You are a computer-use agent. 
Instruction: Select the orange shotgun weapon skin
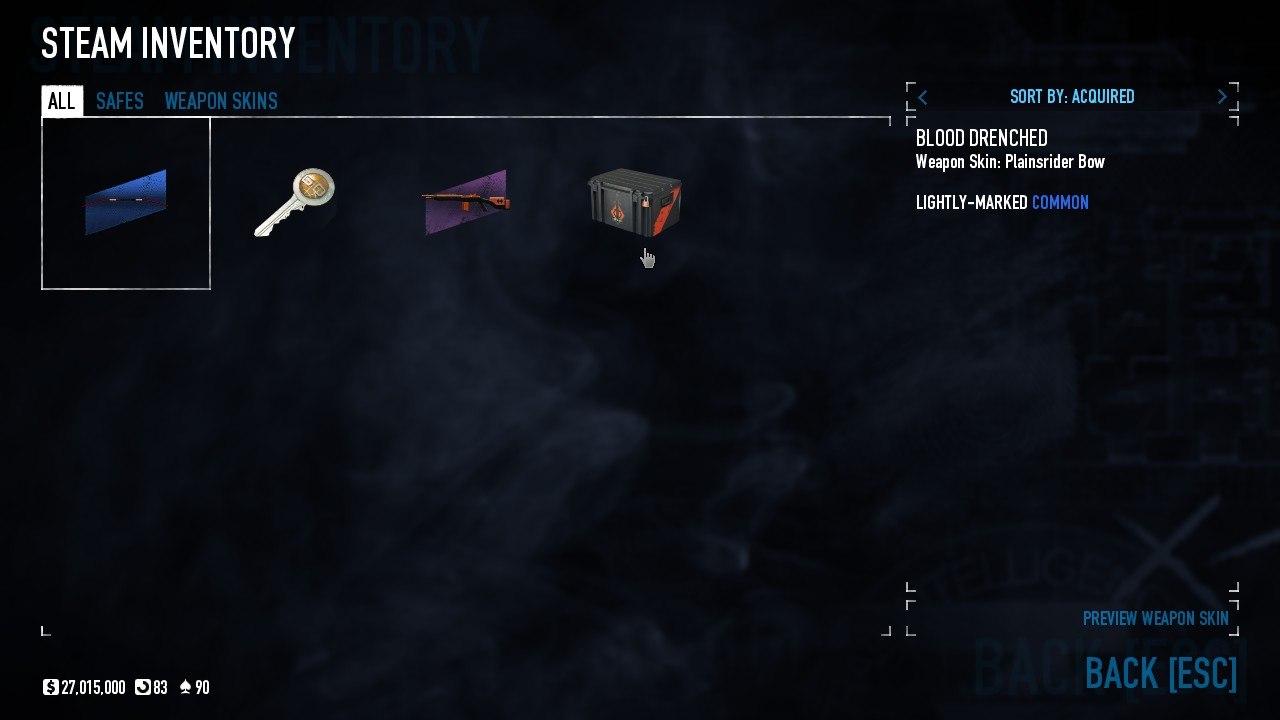tap(465, 200)
